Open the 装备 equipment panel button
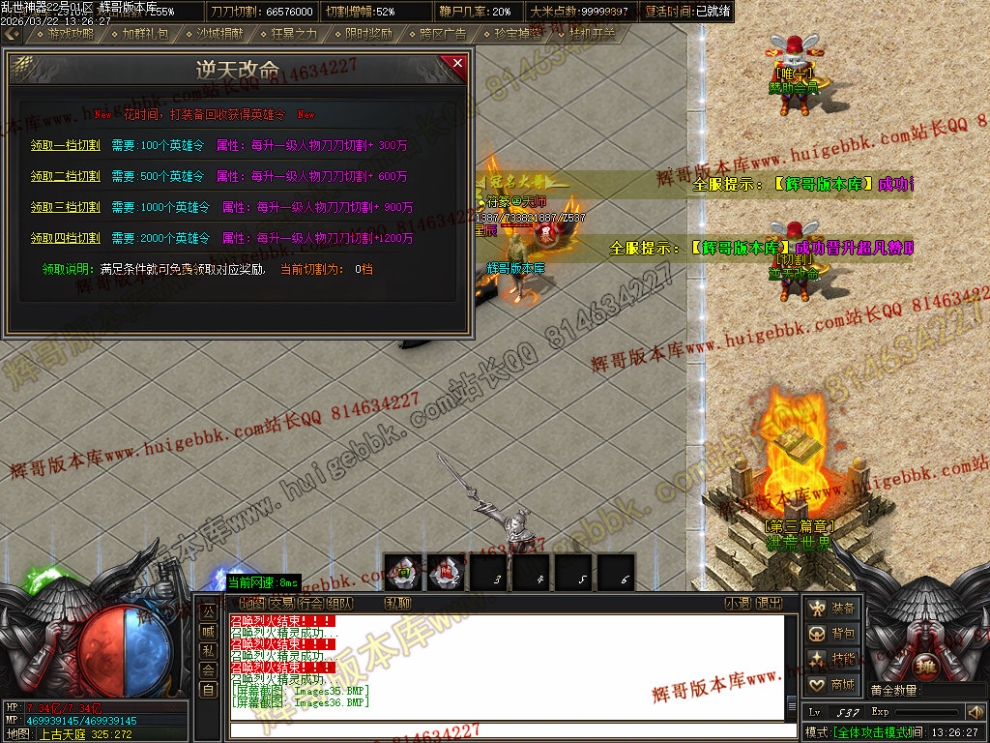The image size is (990, 743). click(x=832, y=608)
